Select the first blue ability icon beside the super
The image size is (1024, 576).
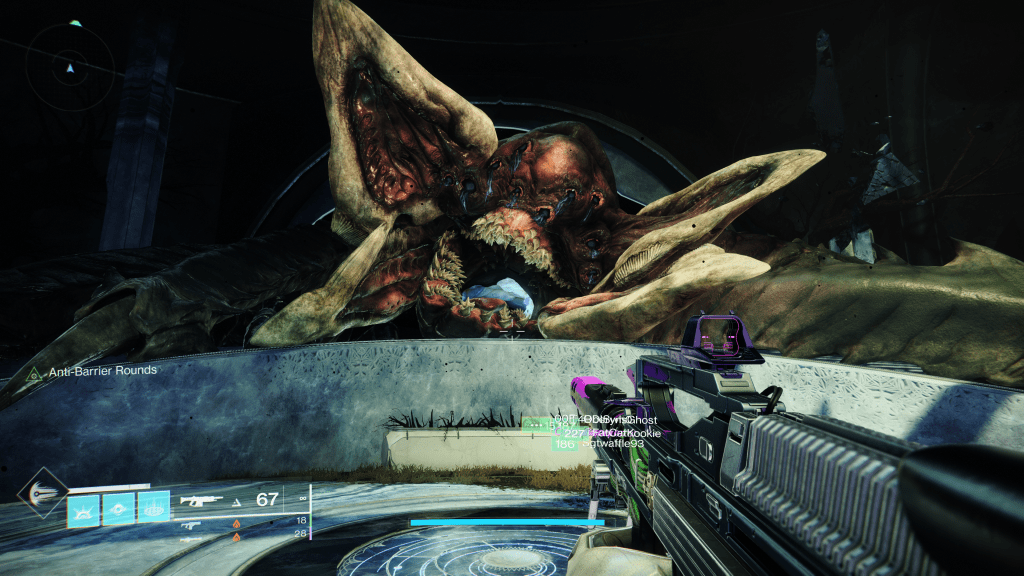point(82,508)
